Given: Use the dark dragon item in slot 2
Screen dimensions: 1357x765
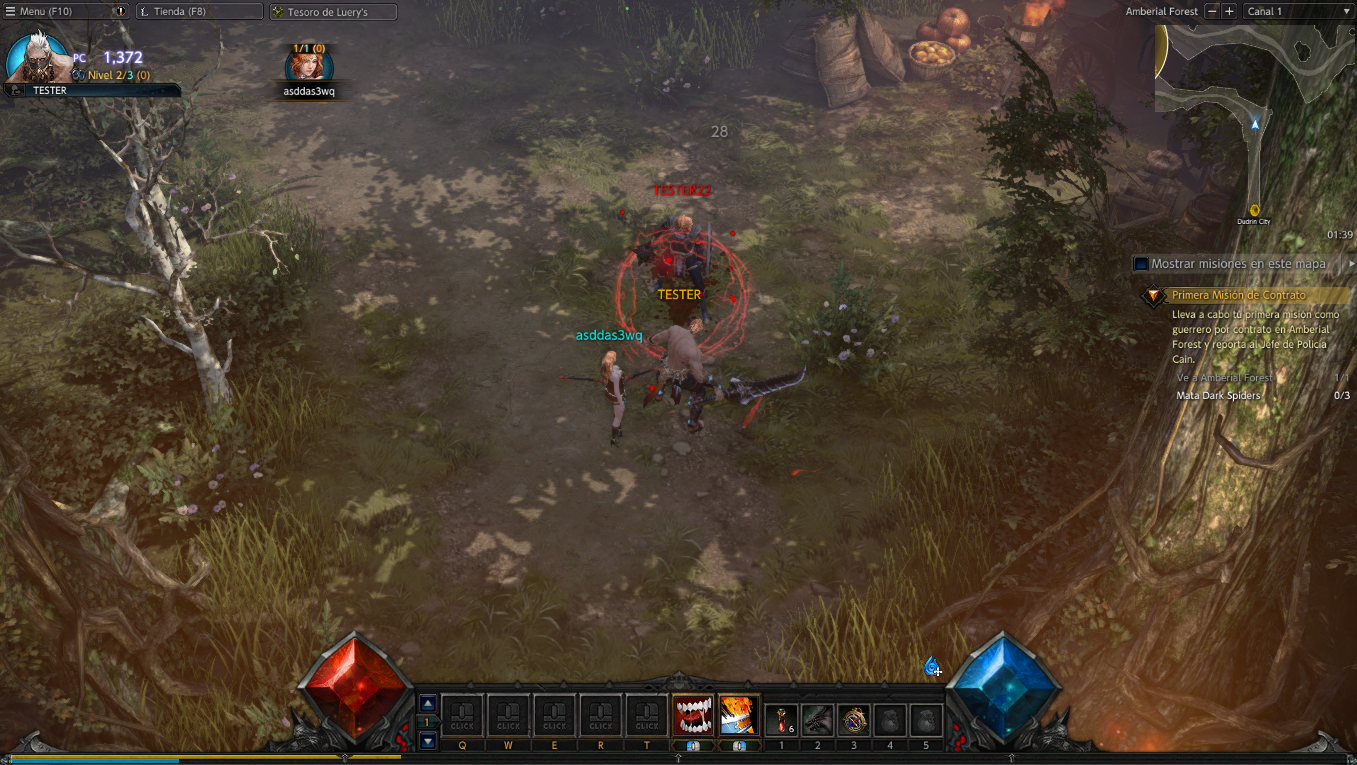Looking at the screenshot, I should point(817,719).
